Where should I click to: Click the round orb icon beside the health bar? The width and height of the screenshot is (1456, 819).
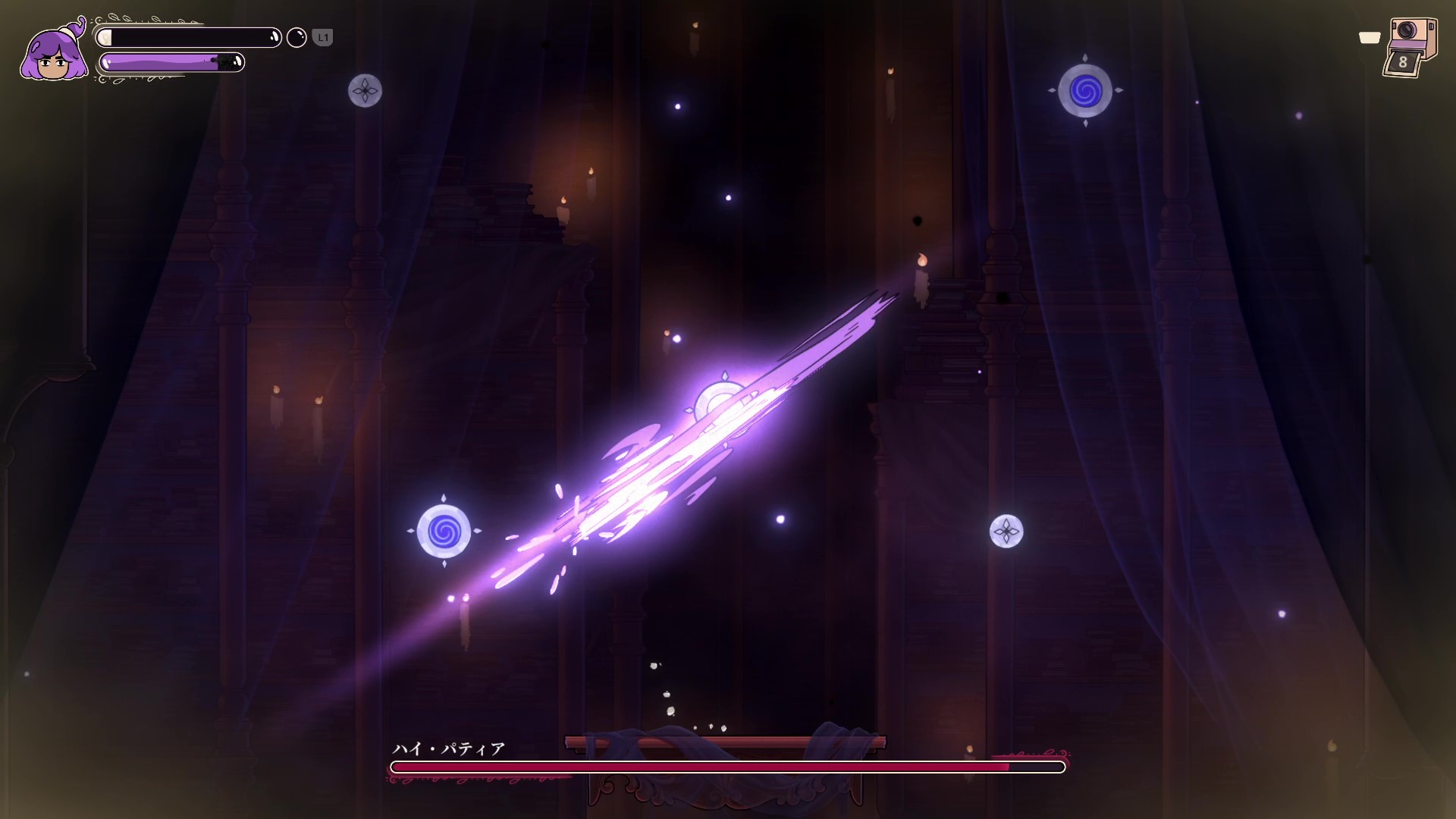[x=297, y=37]
